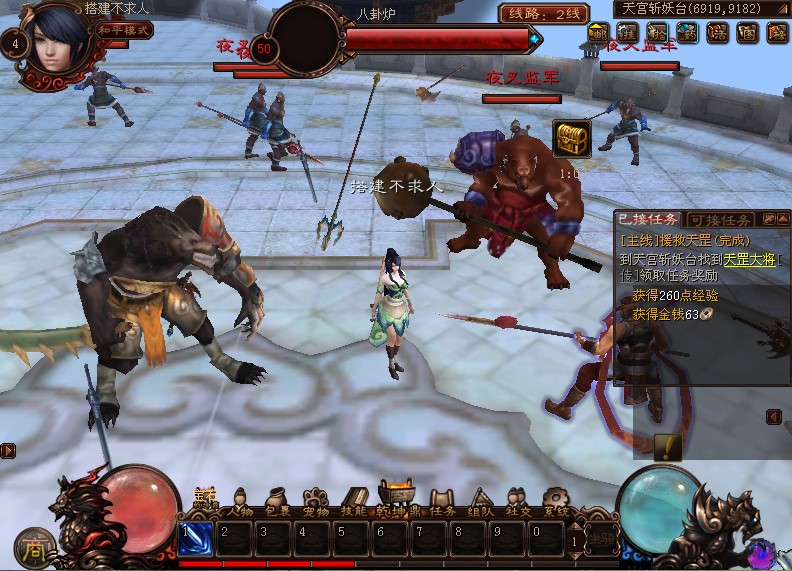Open the 系统 system menu
The height and width of the screenshot is (571, 792).
[x=556, y=502]
